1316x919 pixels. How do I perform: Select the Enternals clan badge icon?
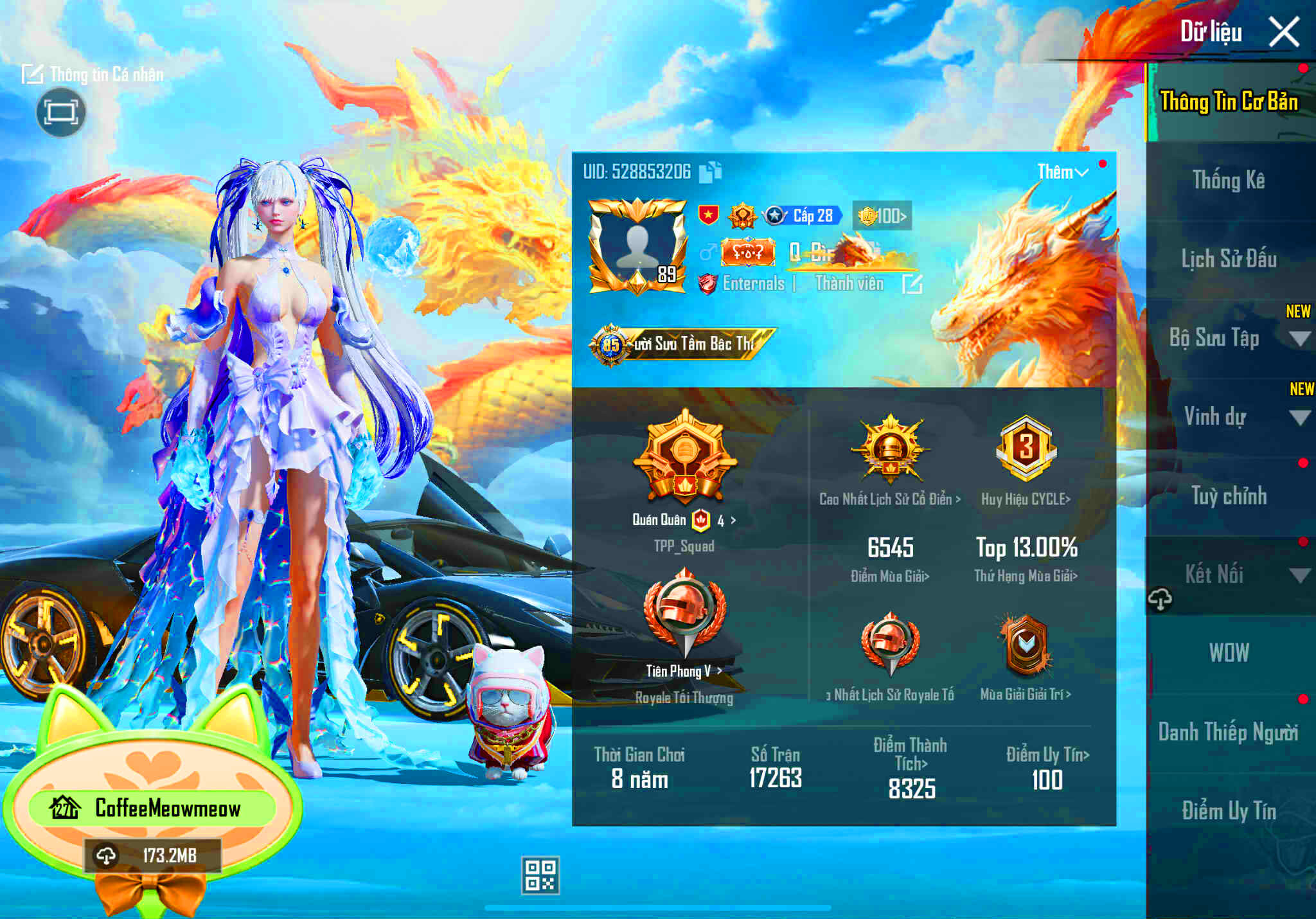pos(709,284)
